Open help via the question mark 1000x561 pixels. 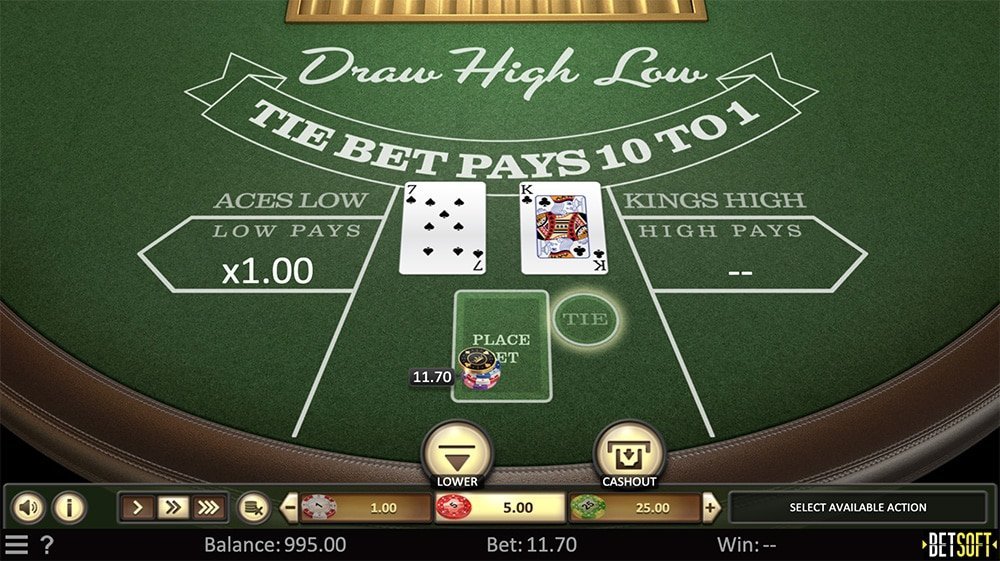(47, 545)
